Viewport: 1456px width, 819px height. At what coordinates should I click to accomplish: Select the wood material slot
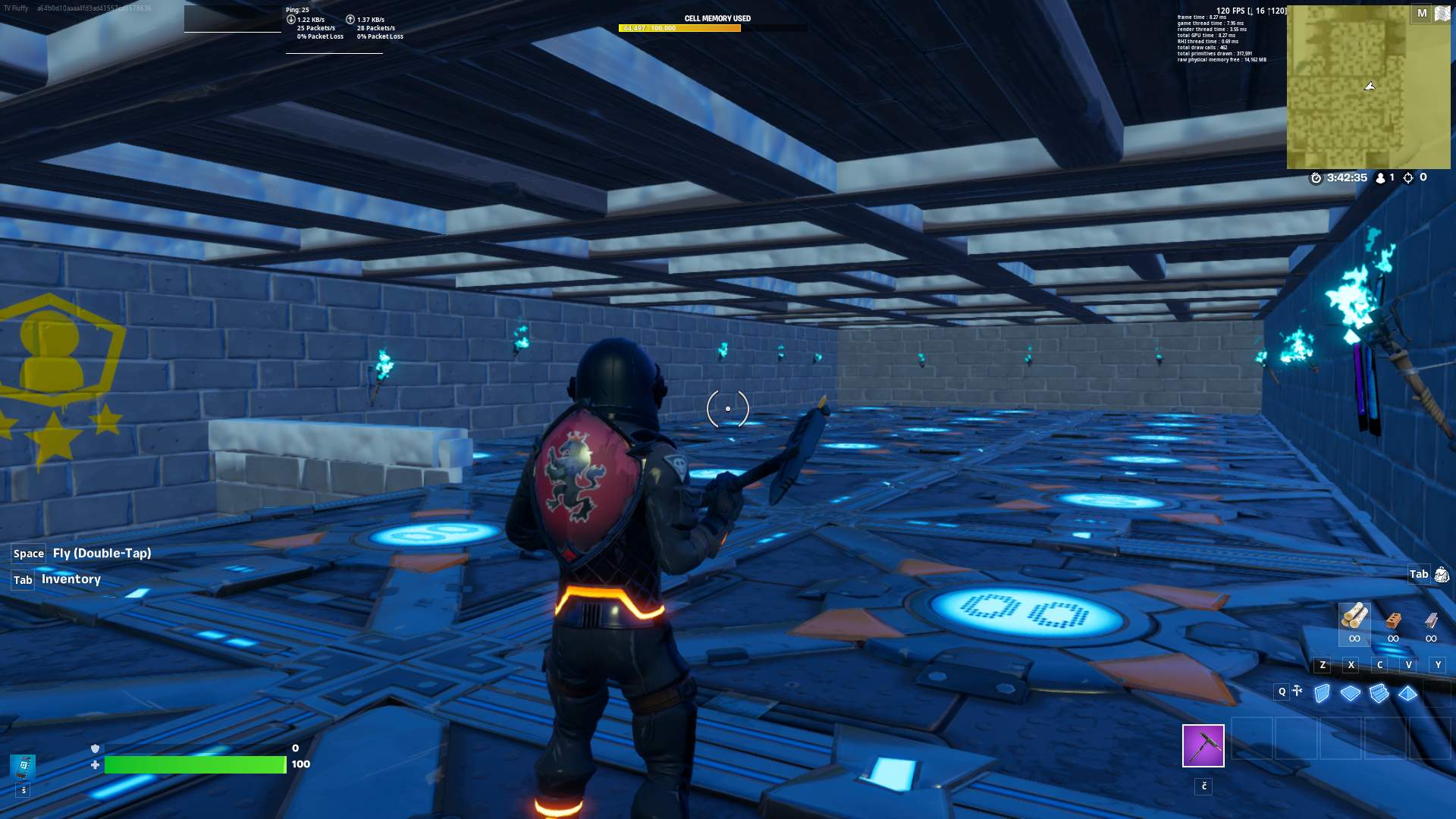pyautogui.click(x=1354, y=618)
